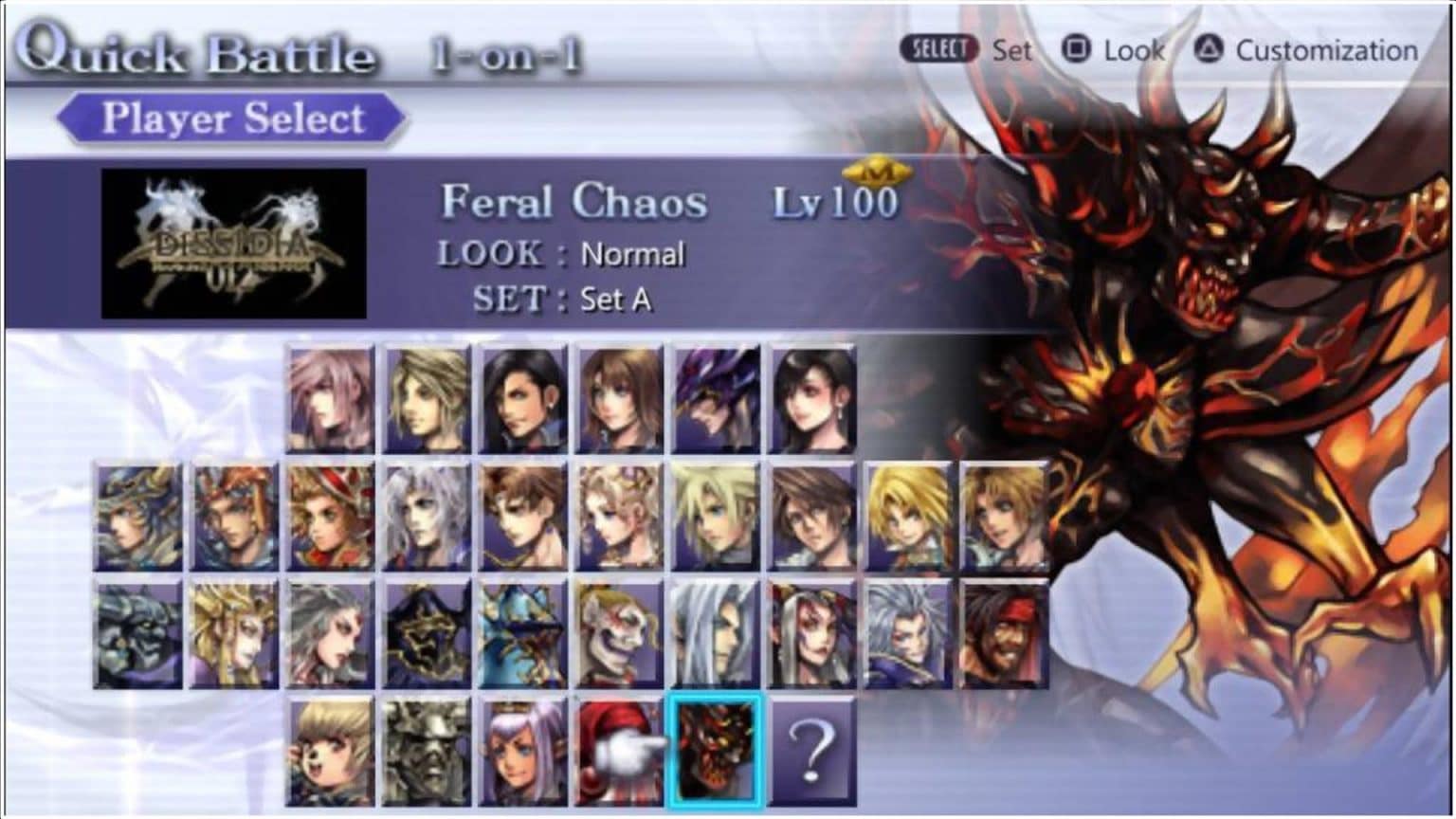Screen dimensions: 1456x819
Task: Click the Player Select banner
Action: pyautogui.click(x=230, y=117)
